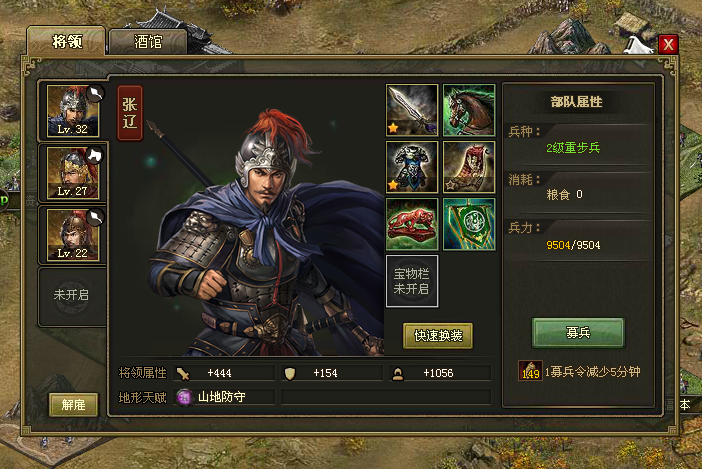Screen dimensions: 702x469
Task: Recruit troops with the 募兵 button
Action: coord(577,331)
